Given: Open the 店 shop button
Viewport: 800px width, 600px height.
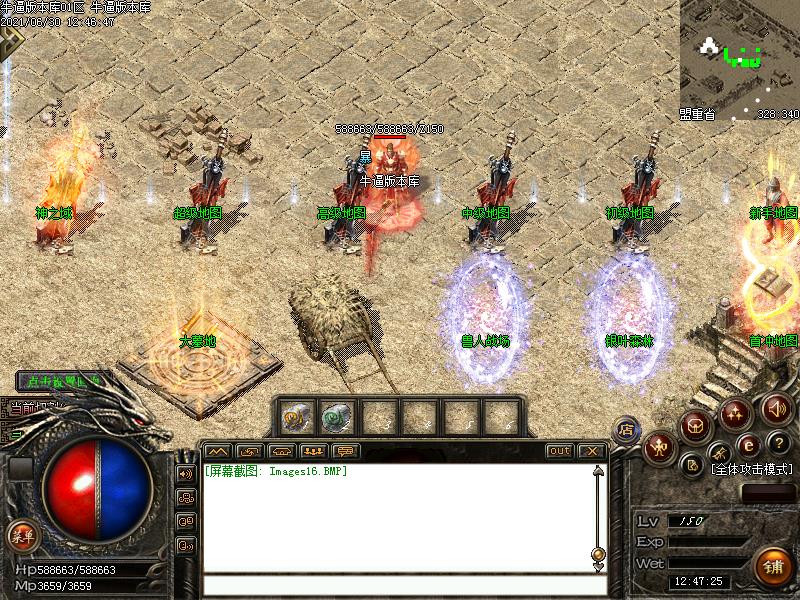Looking at the screenshot, I should click(627, 428).
